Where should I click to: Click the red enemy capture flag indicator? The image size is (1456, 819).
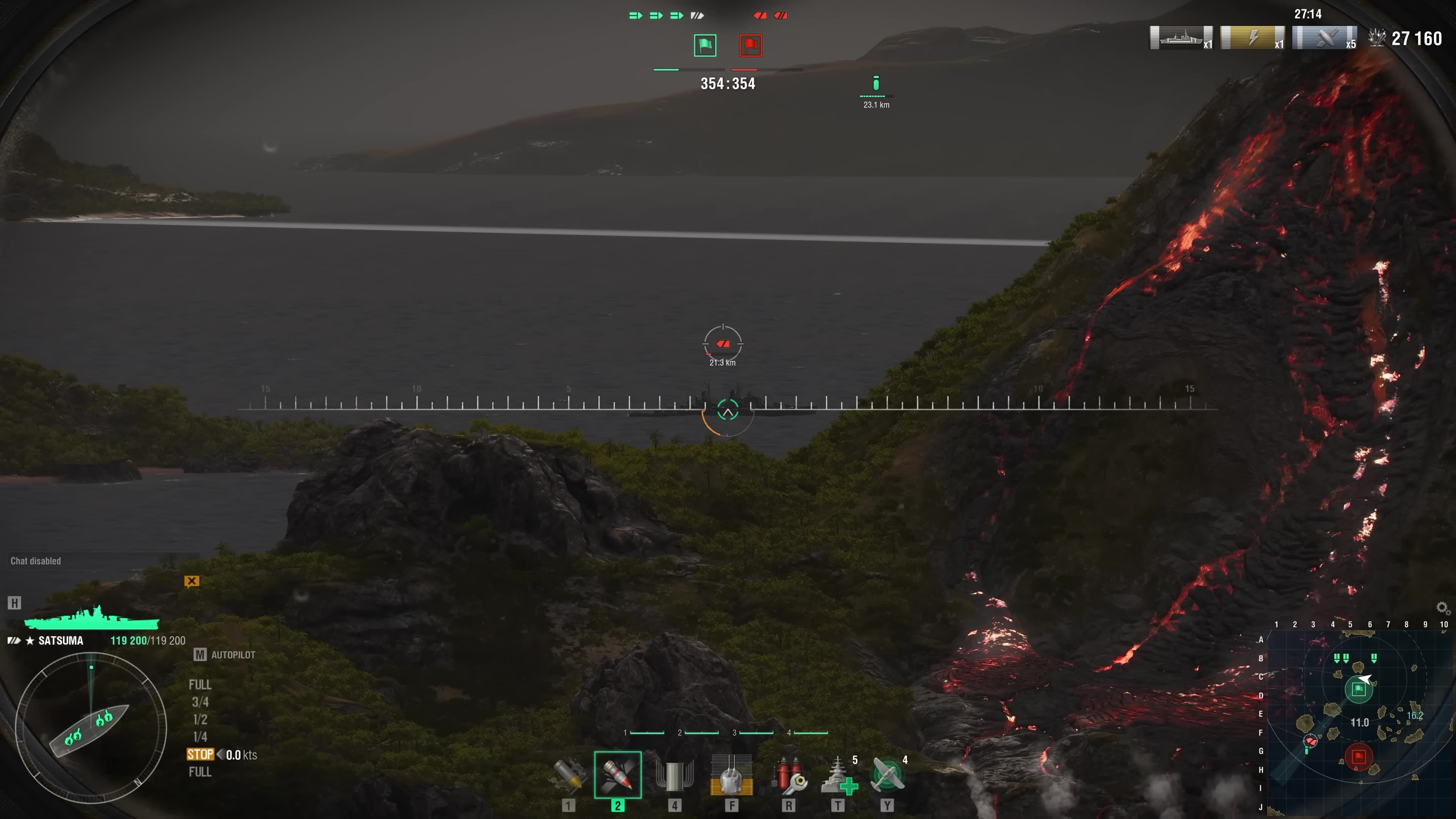(x=750, y=45)
